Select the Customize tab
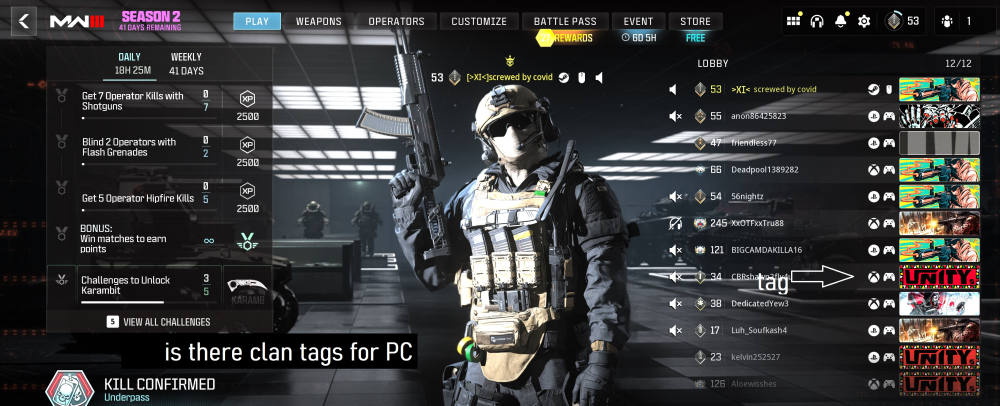Image resolution: width=1000 pixels, height=406 pixels. (x=479, y=21)
